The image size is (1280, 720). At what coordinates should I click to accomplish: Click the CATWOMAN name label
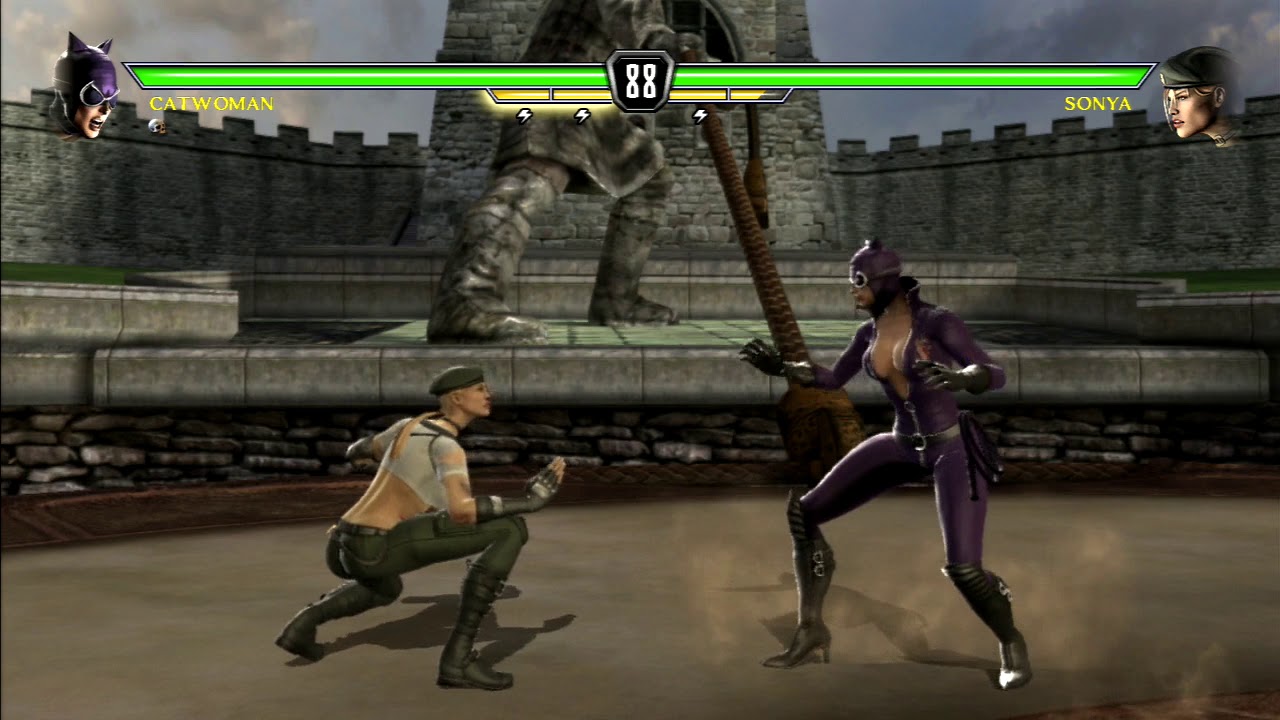click(210, 102)
